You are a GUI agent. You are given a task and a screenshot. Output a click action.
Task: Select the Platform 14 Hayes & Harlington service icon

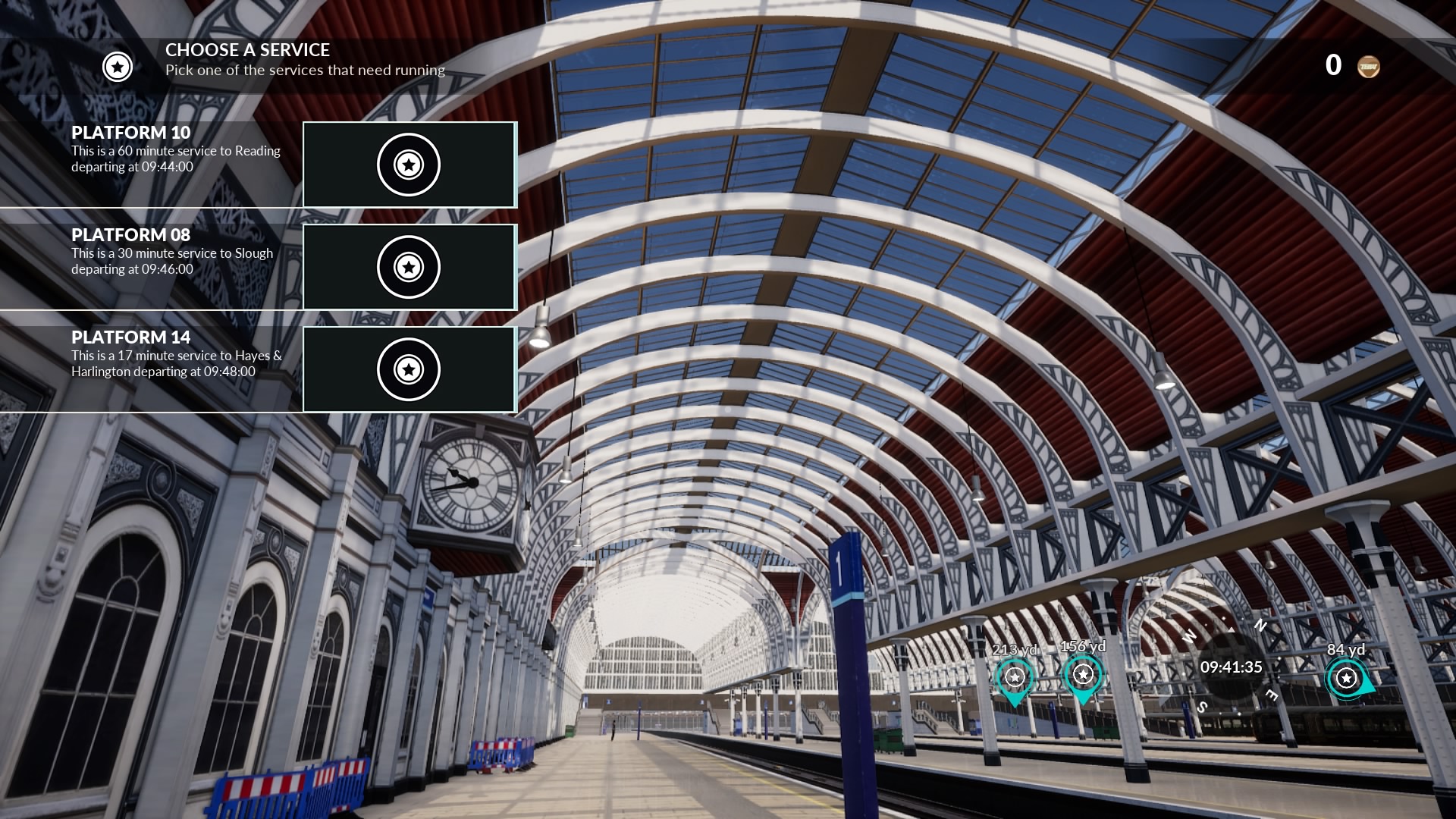[409, 369]
